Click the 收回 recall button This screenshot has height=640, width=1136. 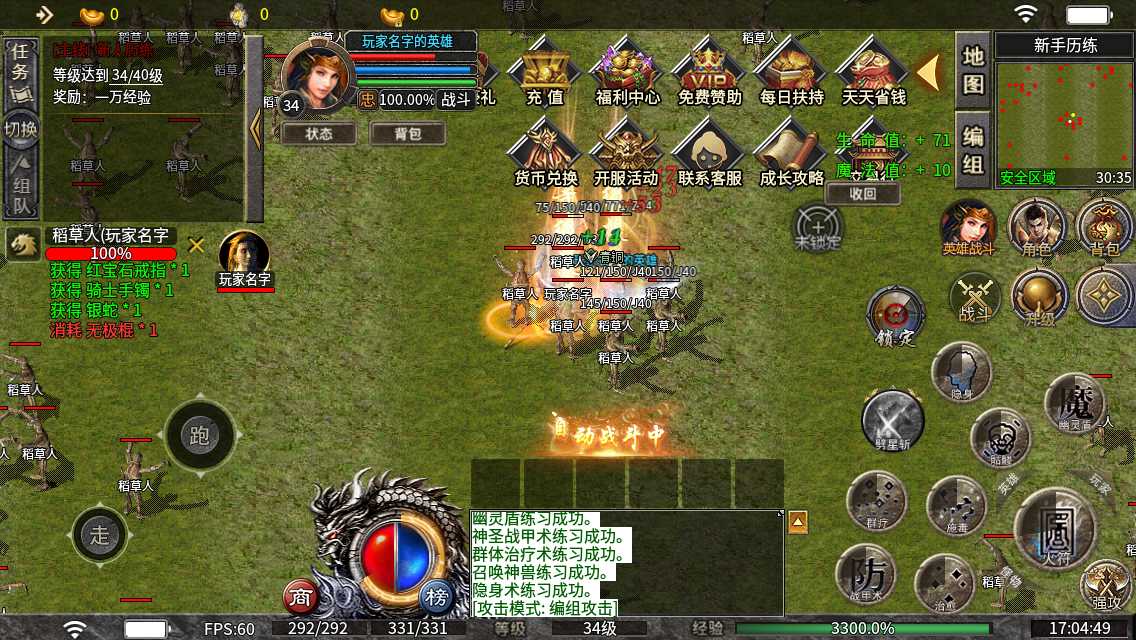[x=863, y=194]
